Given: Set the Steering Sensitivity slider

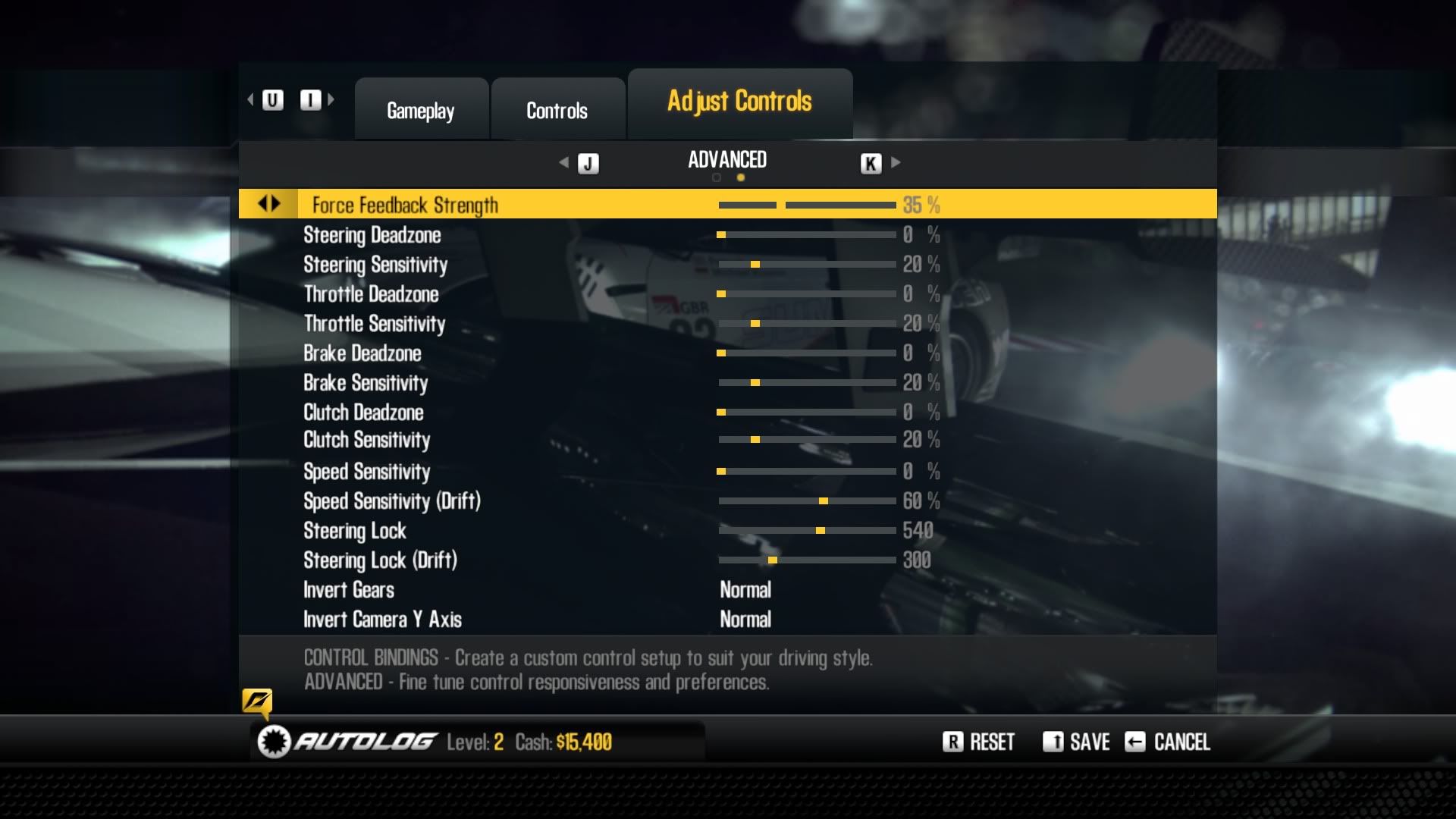Looking at the screenshot, I should click(807, 265).
